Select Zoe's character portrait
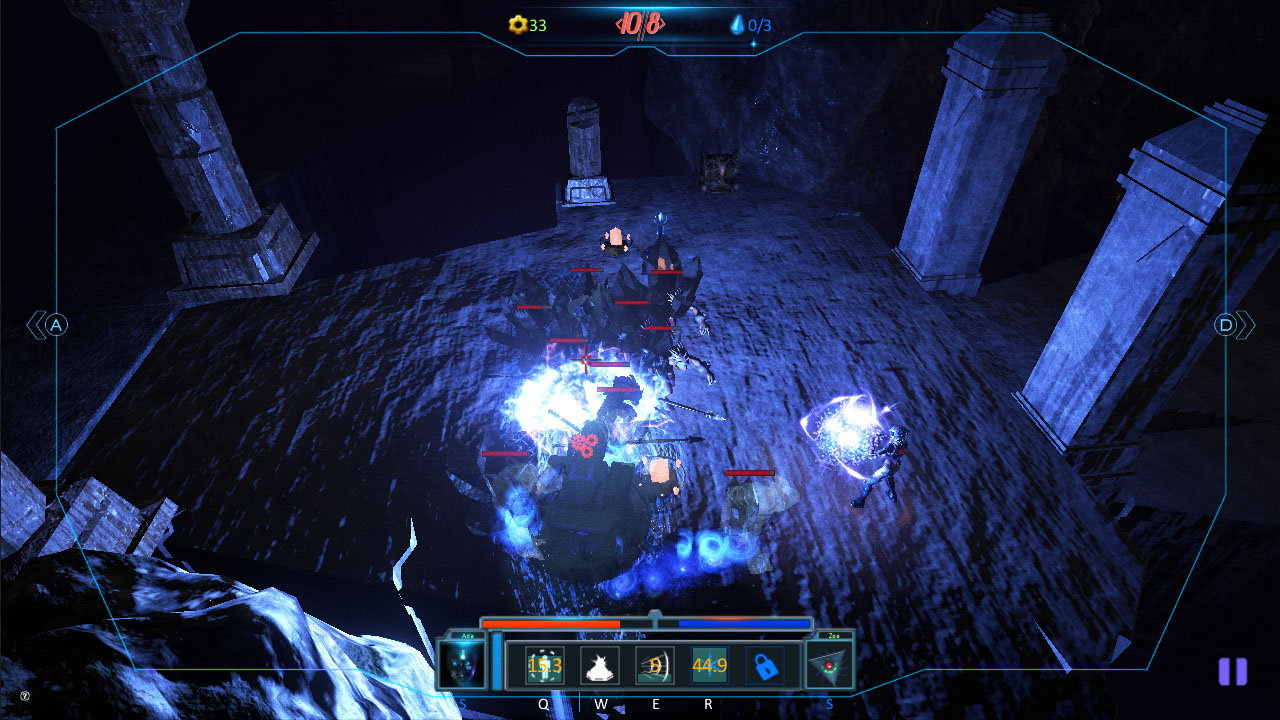The height and width of the screenshot is (720, 1280). [829, 666]
